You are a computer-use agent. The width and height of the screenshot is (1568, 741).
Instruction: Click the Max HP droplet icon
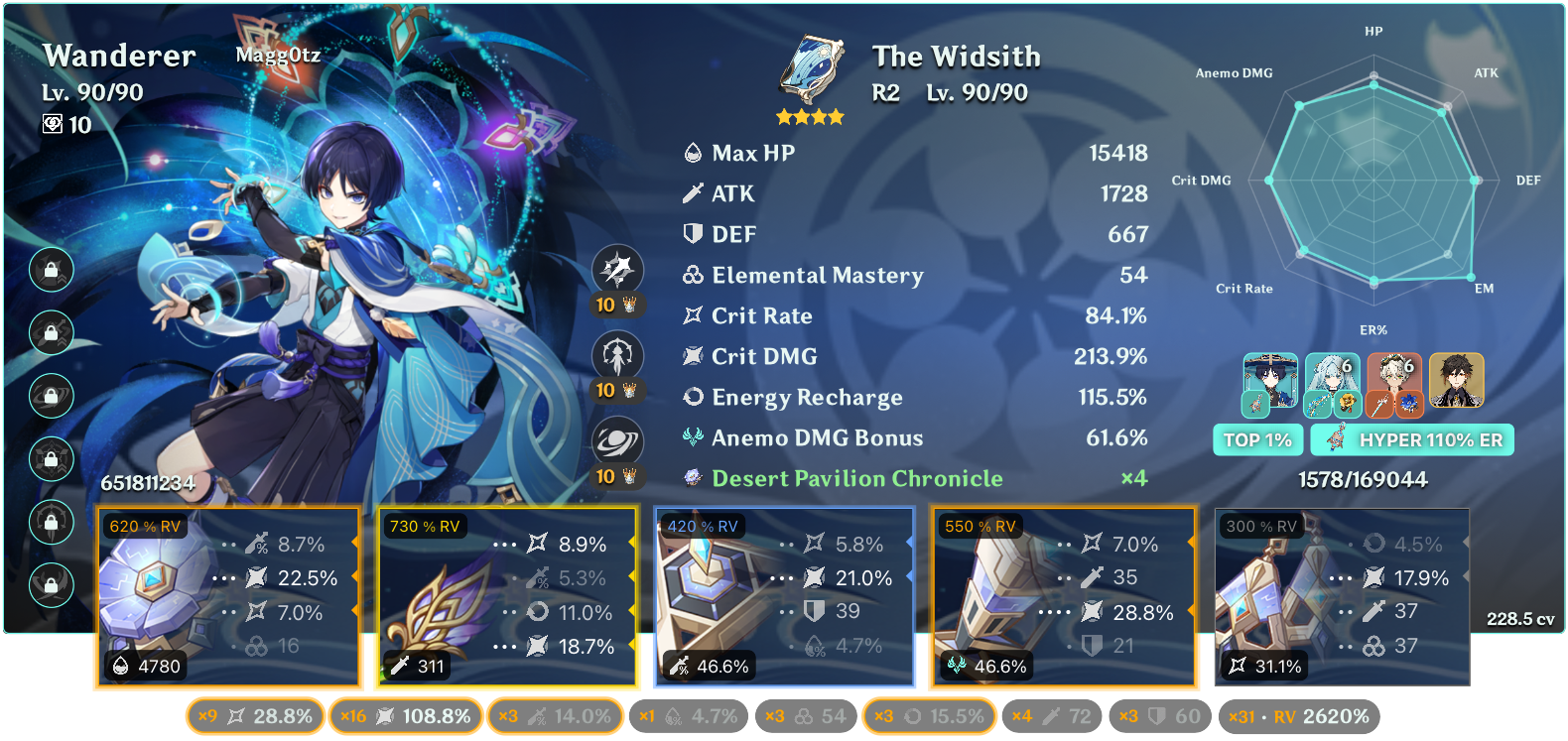[x=692, y=153]
